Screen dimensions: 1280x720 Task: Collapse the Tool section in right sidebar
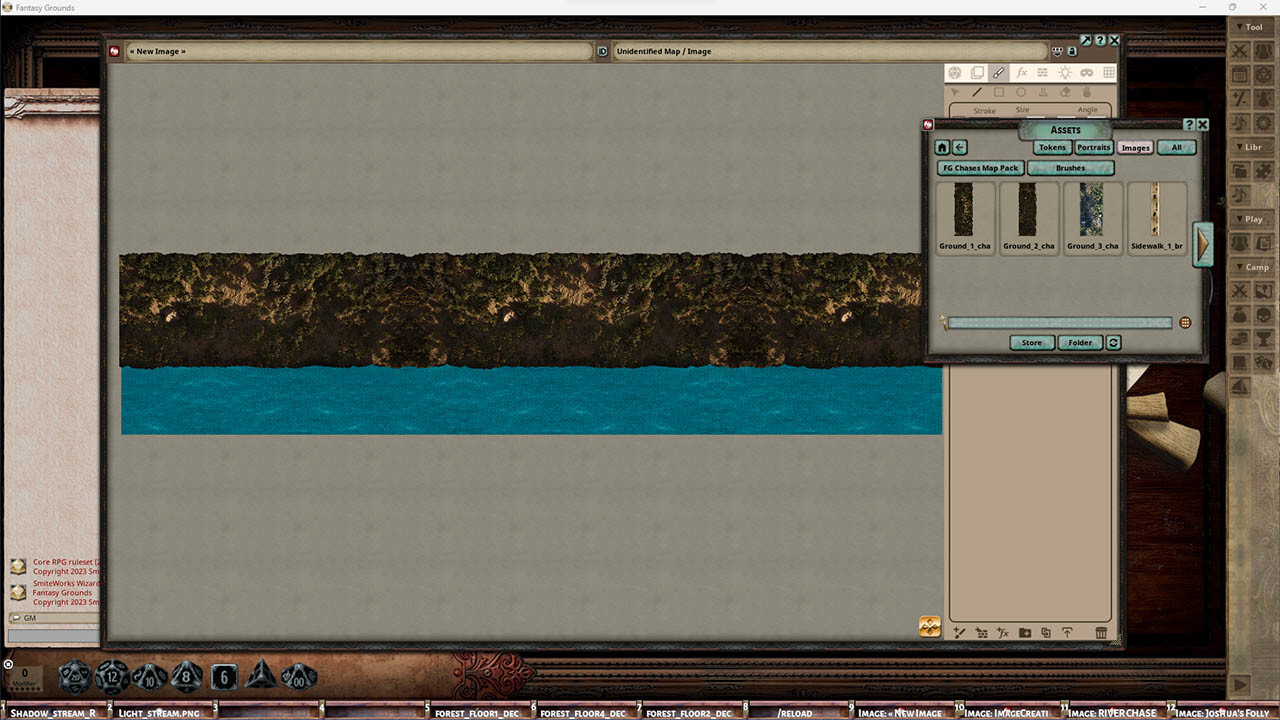1251,27
